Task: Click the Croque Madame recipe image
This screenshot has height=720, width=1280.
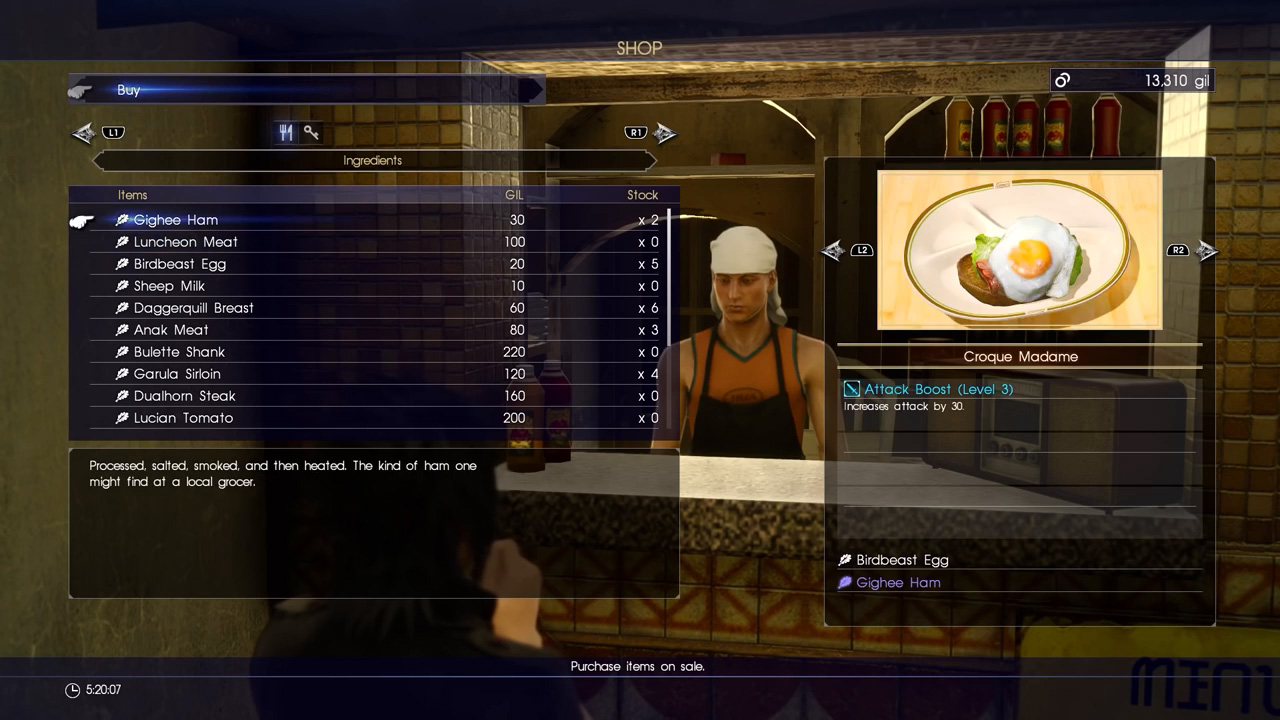Action: click(x=1019, y=250)
